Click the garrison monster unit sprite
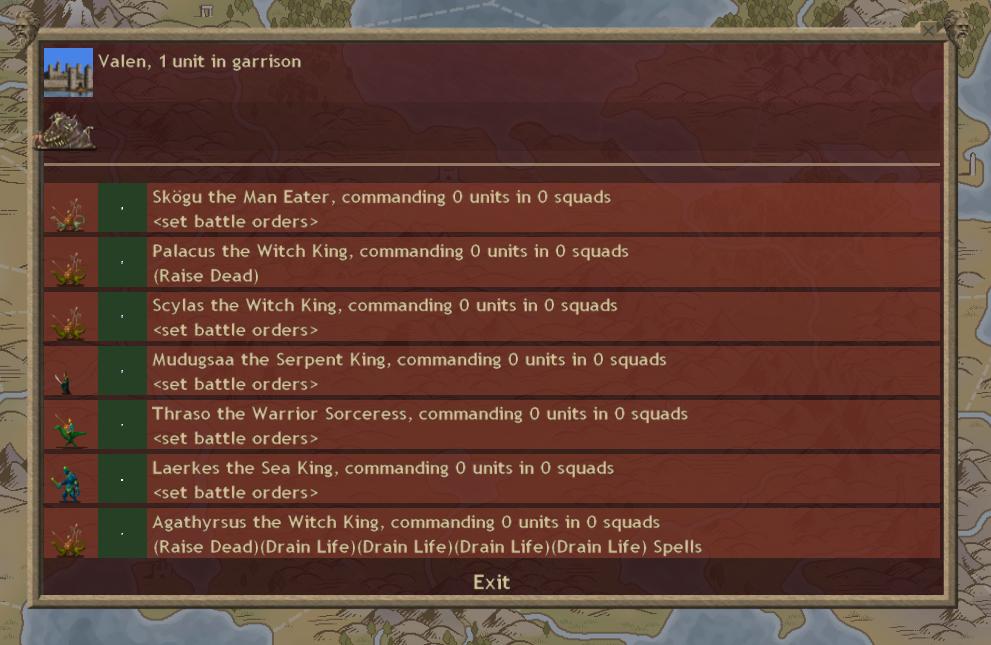Screen dimensions: 991x645 (67, 131)
